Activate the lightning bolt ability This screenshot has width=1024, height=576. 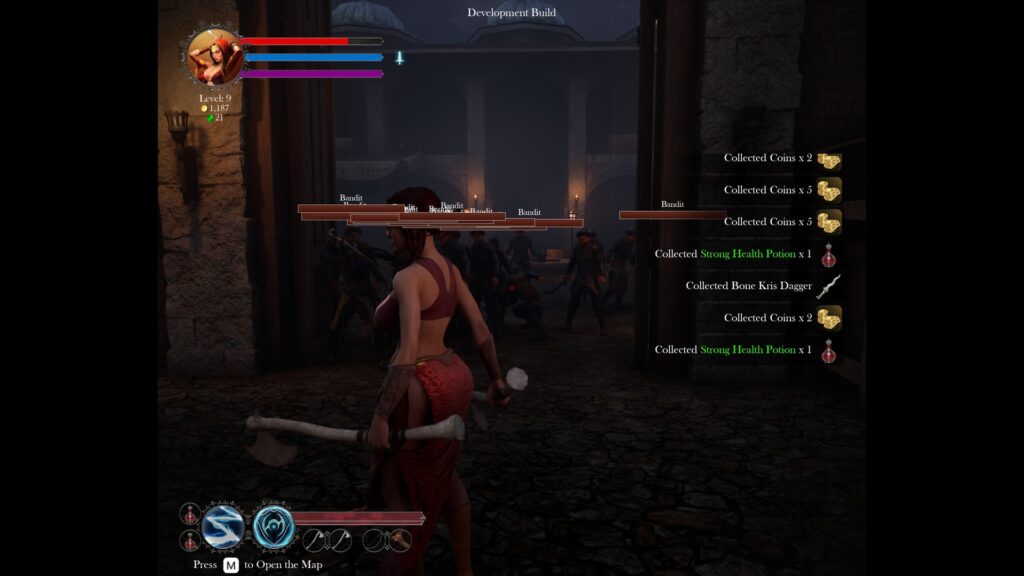(x=223, y=527)
